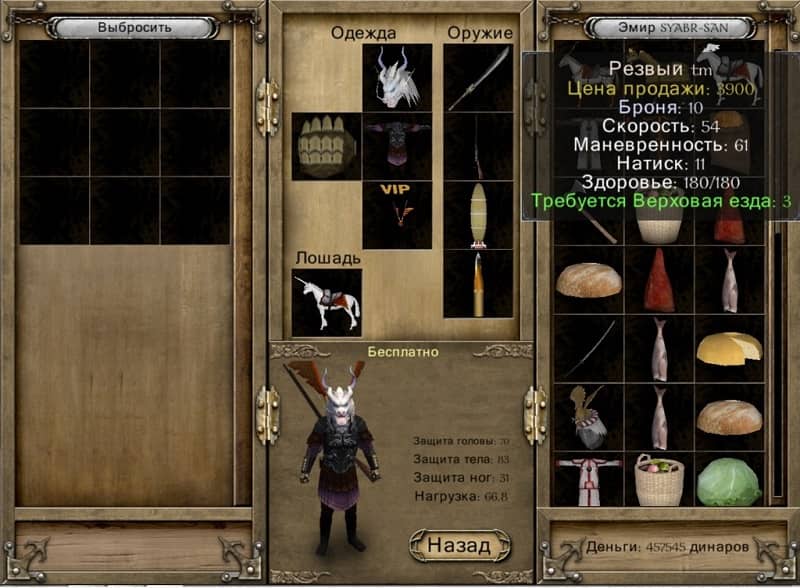Viewport: 800px width, 588px height.
Task: Choose the equipped dark body armor
Action: coord(397,146)
